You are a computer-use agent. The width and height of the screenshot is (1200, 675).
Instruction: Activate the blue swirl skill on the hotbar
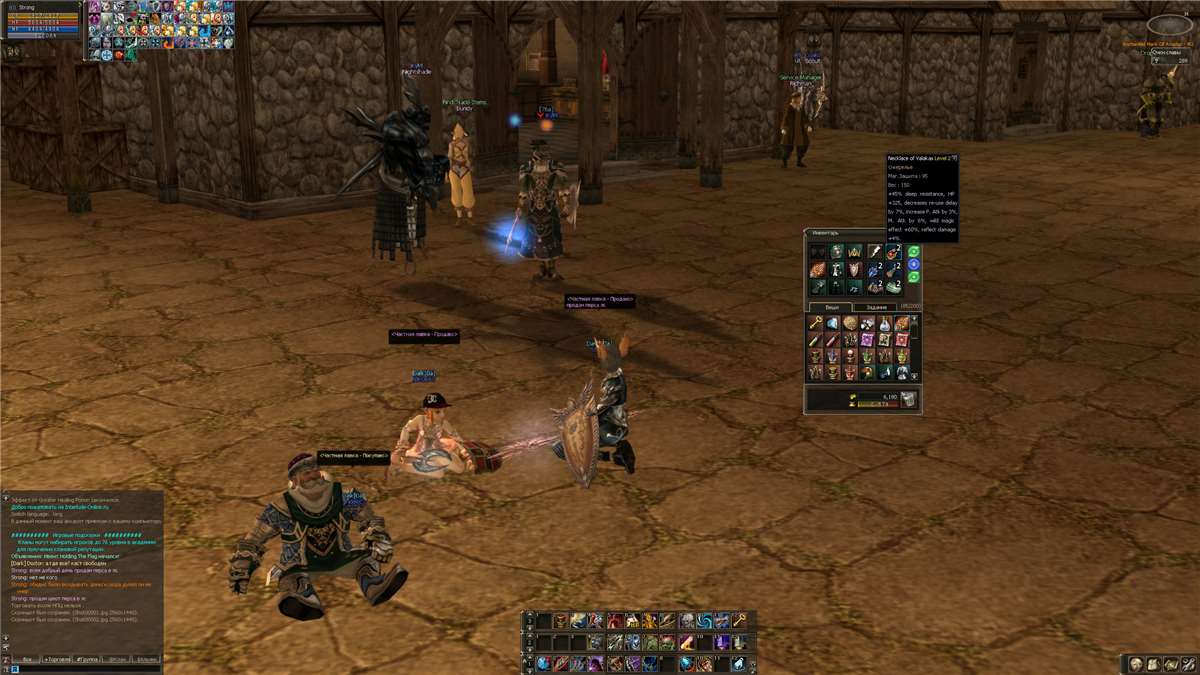tap(704, 621)
